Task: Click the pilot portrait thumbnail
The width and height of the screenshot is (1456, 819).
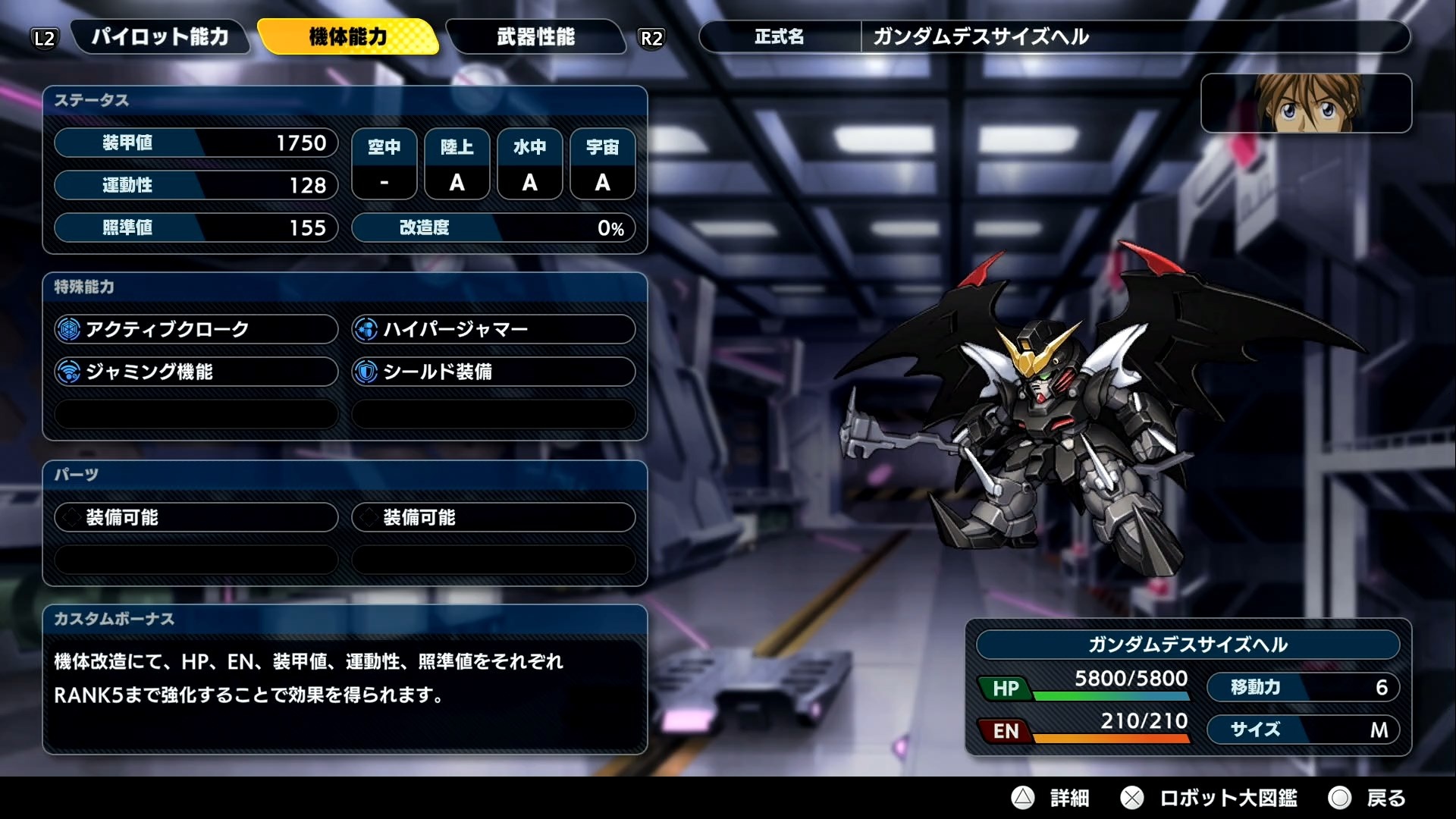Action: 1306,103
